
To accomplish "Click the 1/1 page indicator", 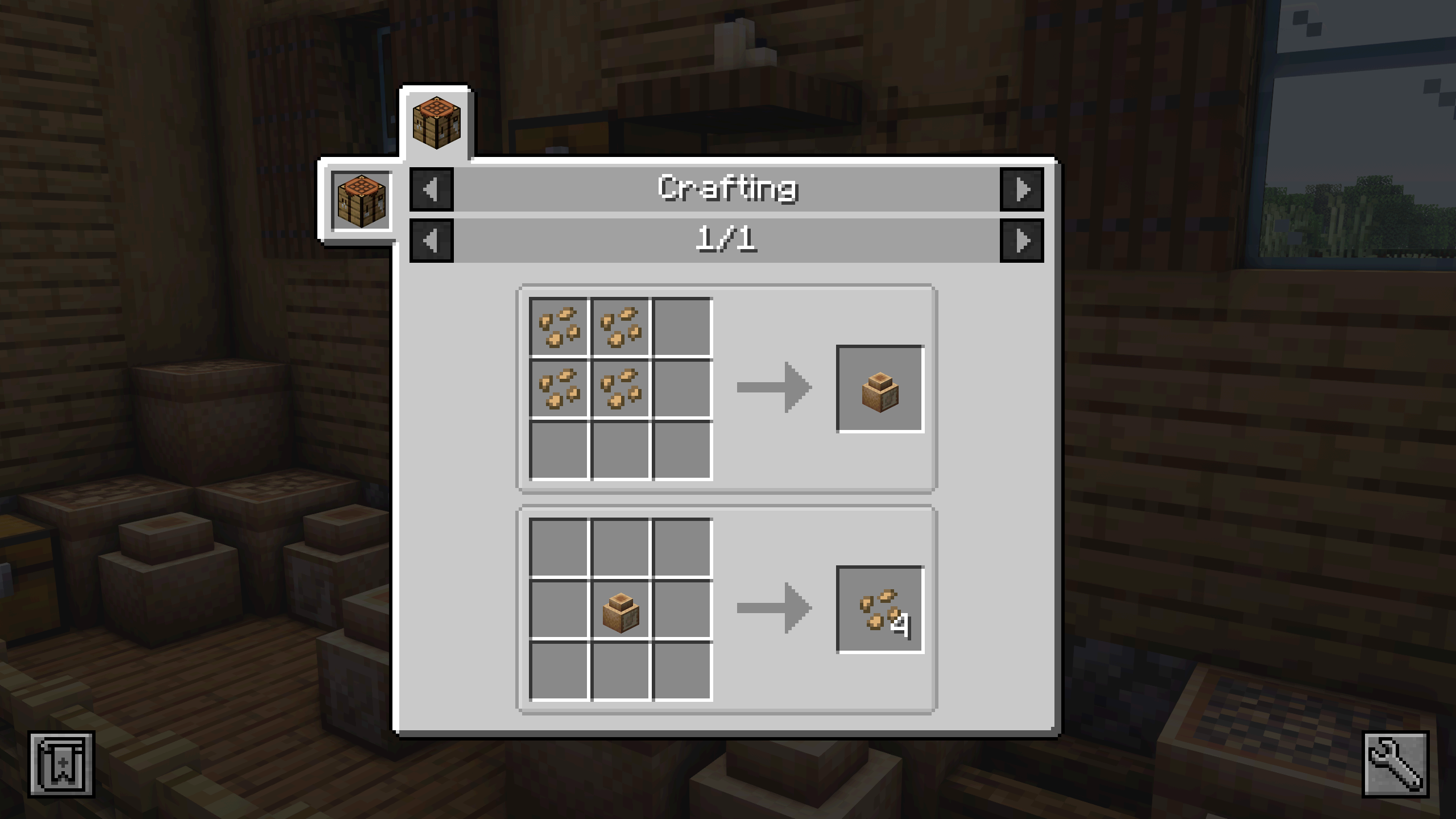I will (727, 242).
